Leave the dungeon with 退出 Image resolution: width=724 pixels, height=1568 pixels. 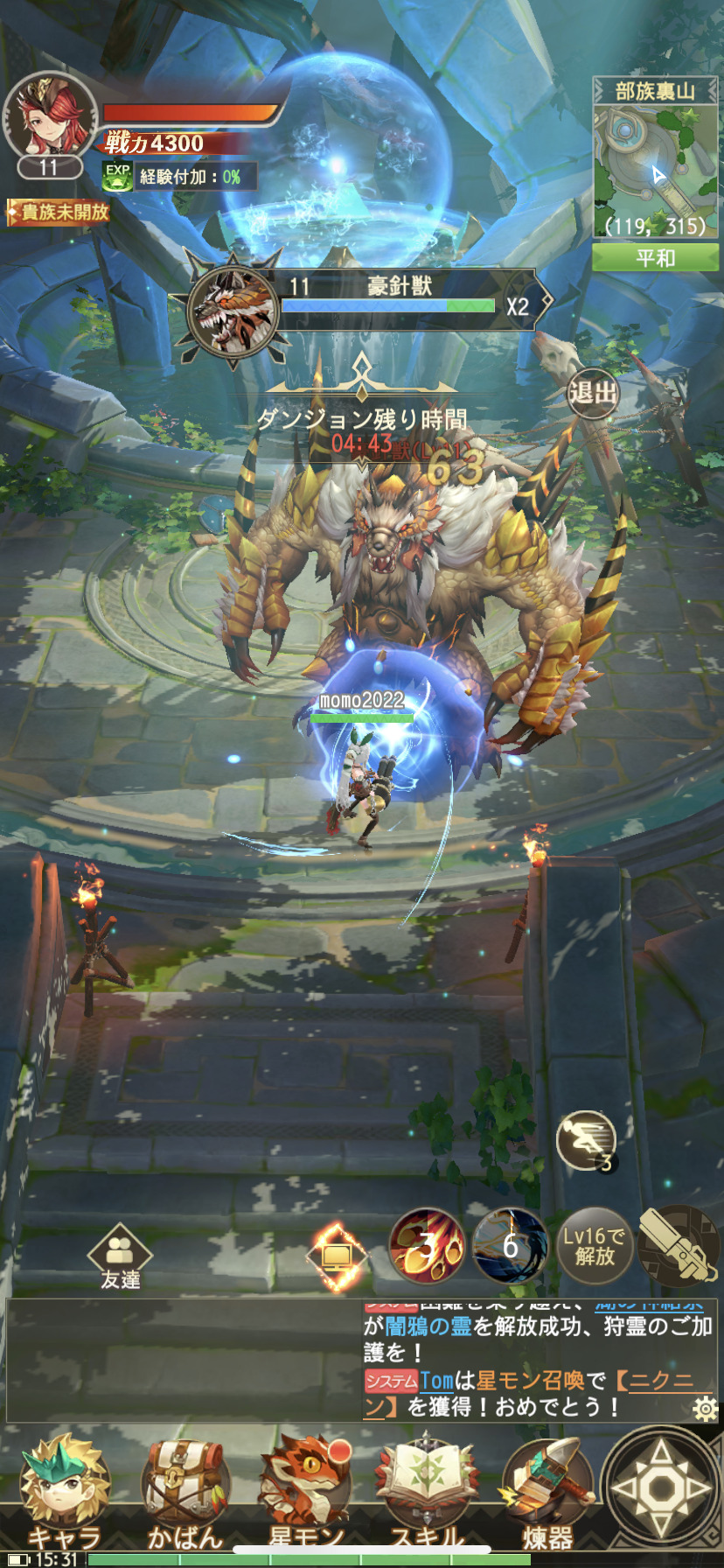[x=594, y=393]
